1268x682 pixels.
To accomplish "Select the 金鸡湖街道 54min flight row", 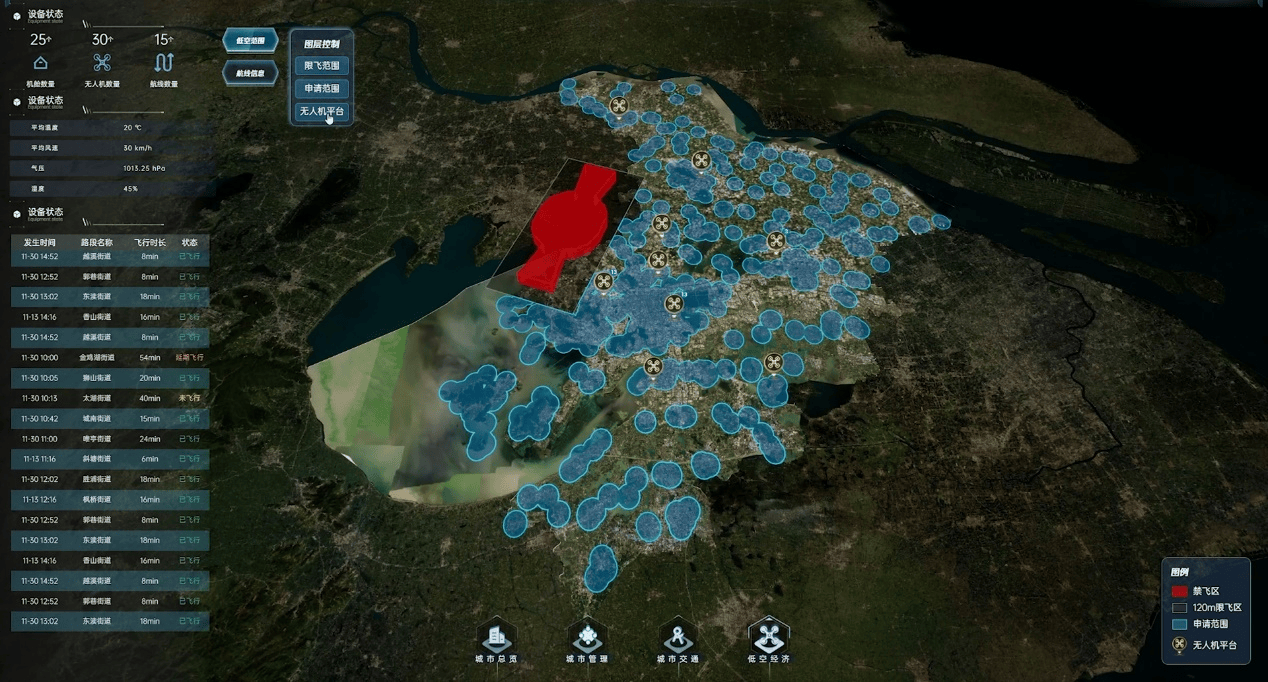I will (110, 358).
